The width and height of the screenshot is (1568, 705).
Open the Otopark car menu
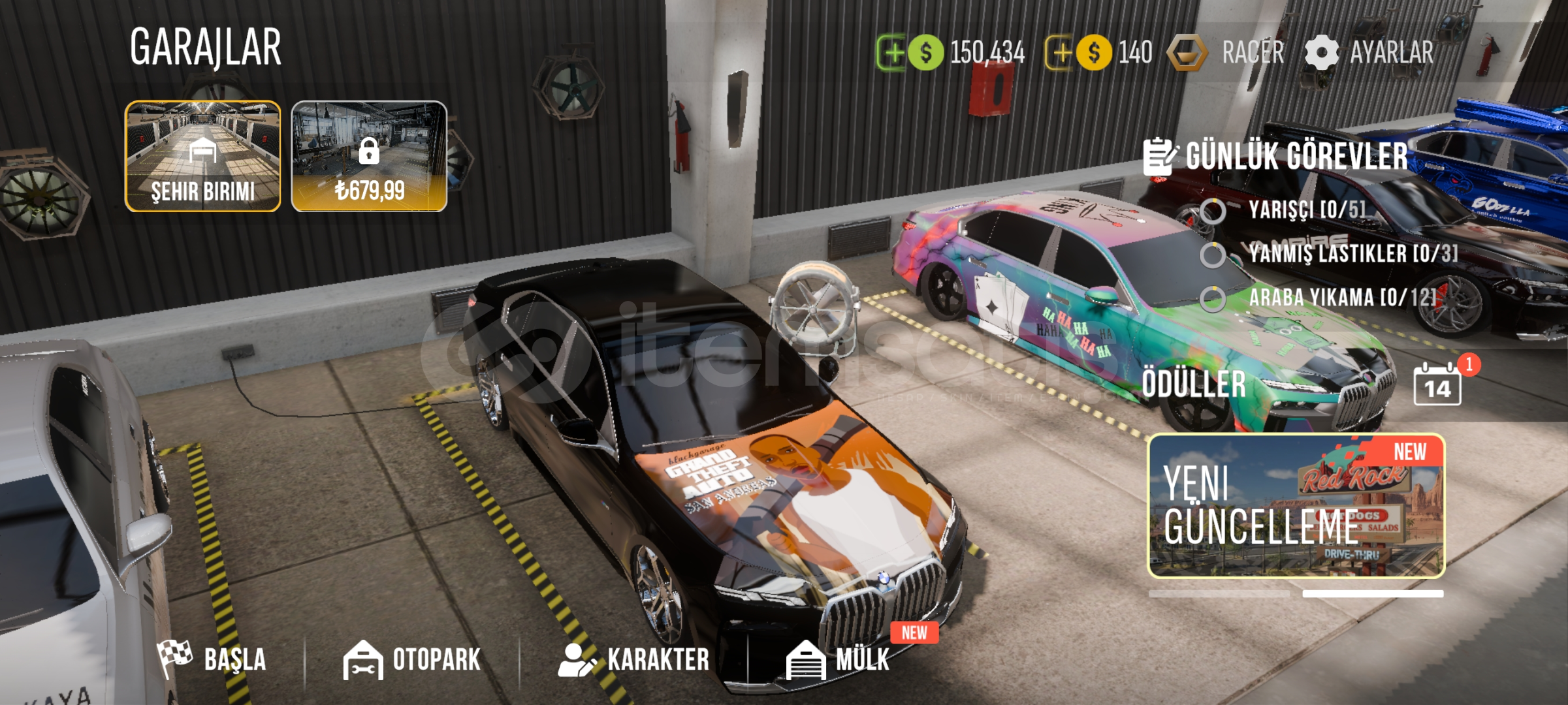click(x=412, y=659)
